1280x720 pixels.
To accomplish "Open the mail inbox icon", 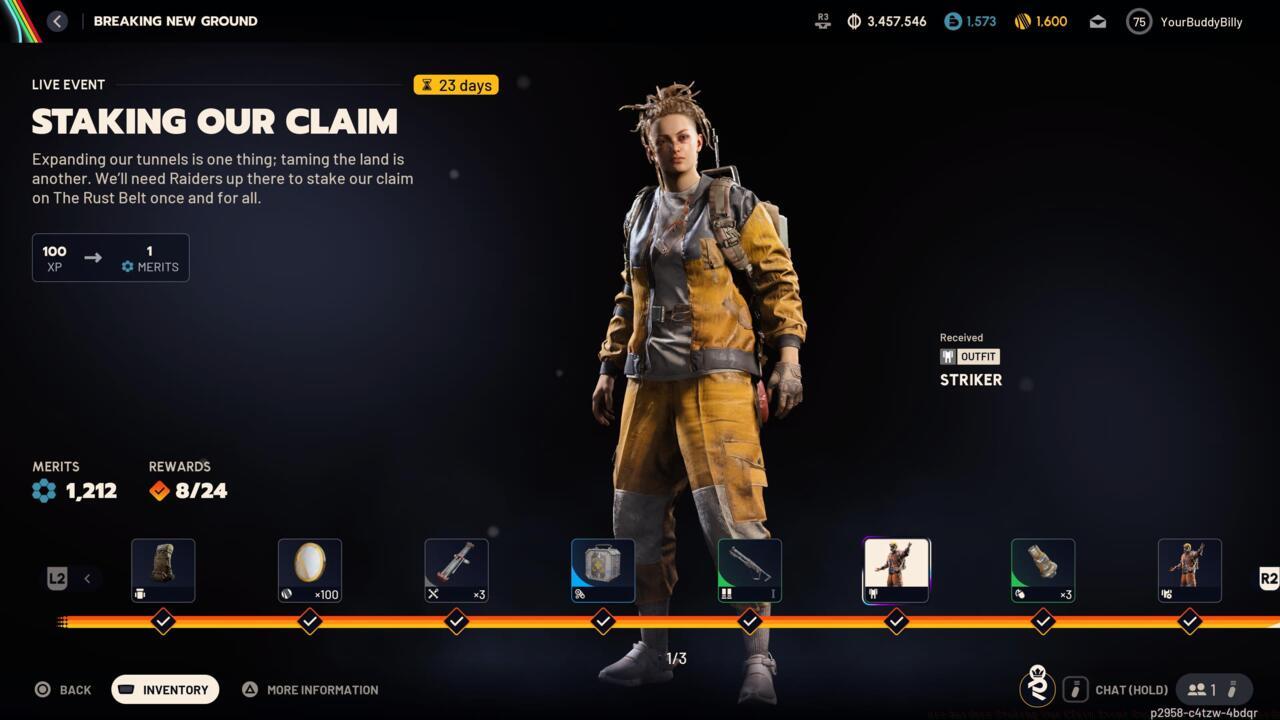I will 1097,20.
